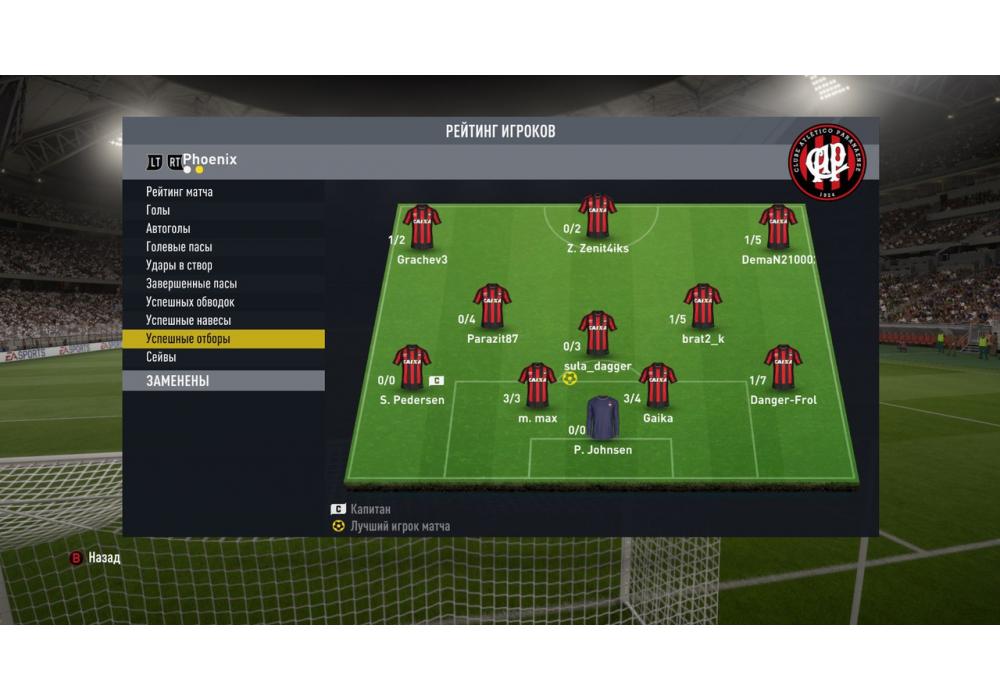Viewport: 1000px width, 700px height.
Task: Select sula_dagger in the midfield
Action: pyautogui.click(x=597, y=333)
